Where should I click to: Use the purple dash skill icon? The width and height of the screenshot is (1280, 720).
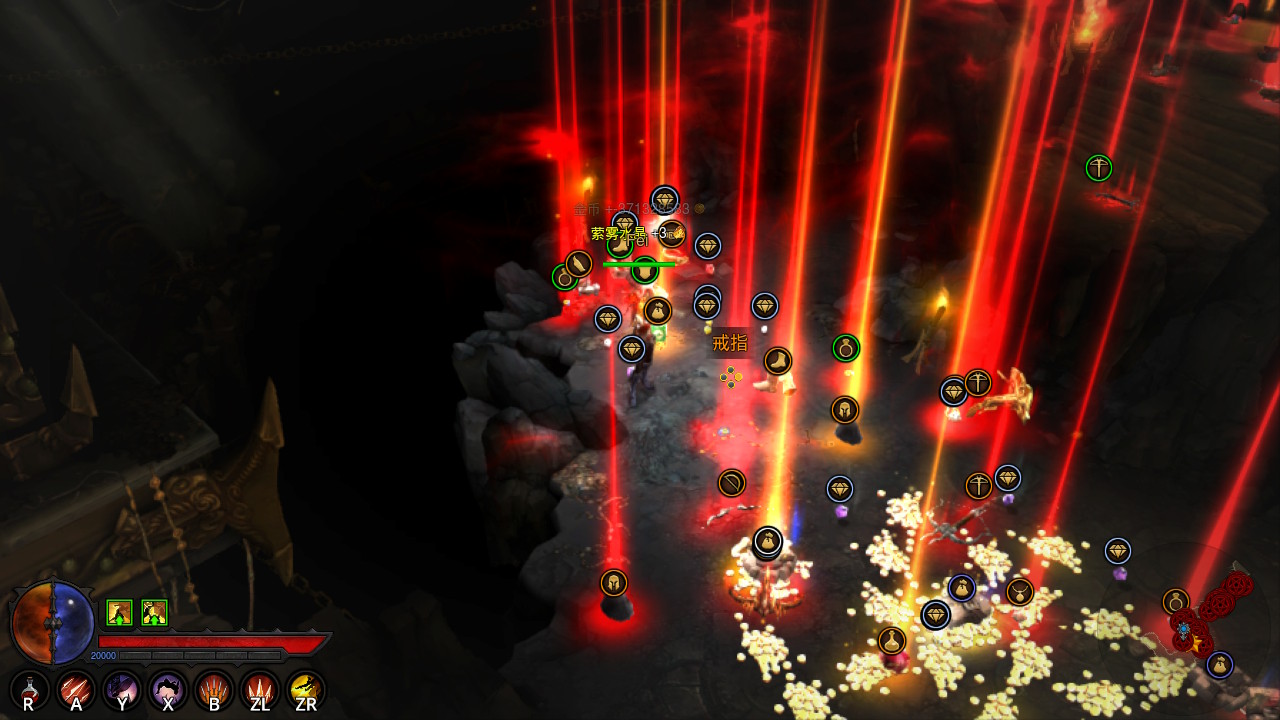coord(122,690)
